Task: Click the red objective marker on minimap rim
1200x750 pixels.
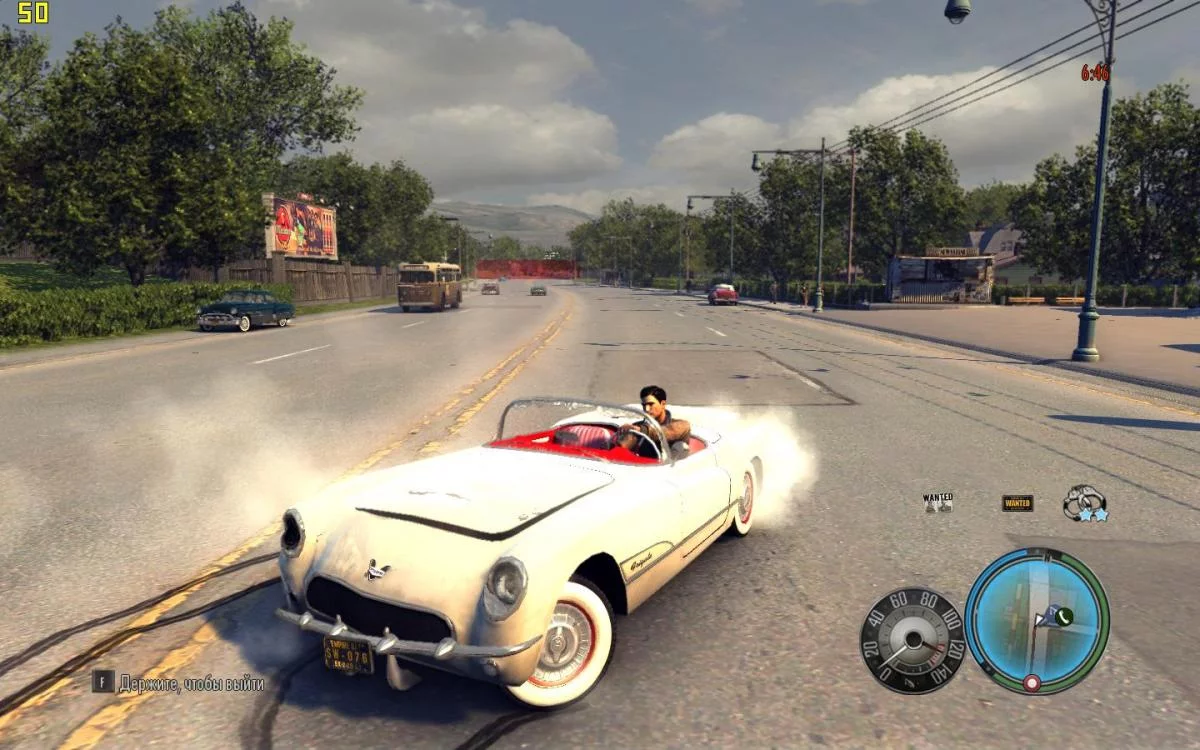Action: click(x=1031, y=683)
